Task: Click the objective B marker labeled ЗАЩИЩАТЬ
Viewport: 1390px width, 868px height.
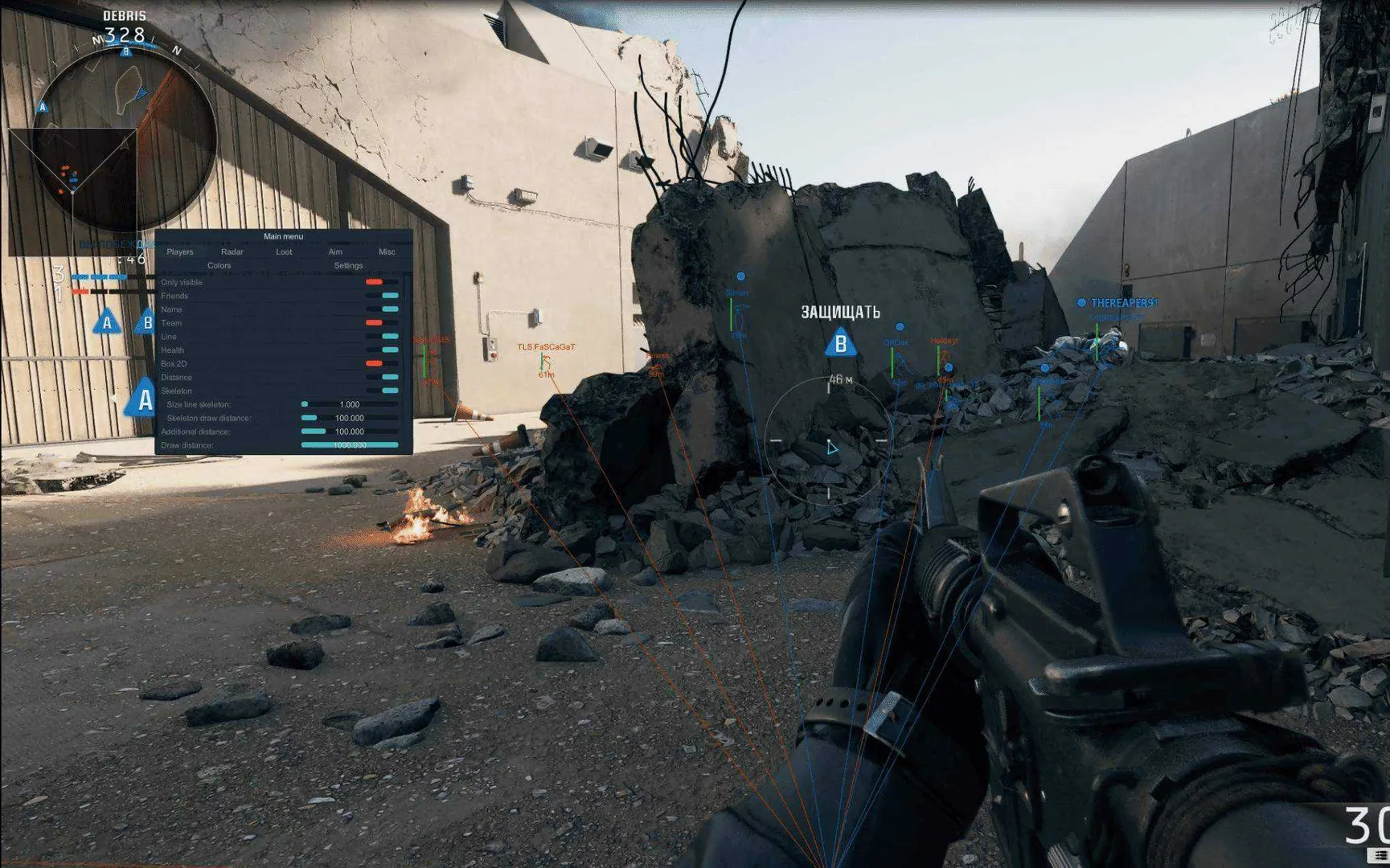Action: point(839,346)
